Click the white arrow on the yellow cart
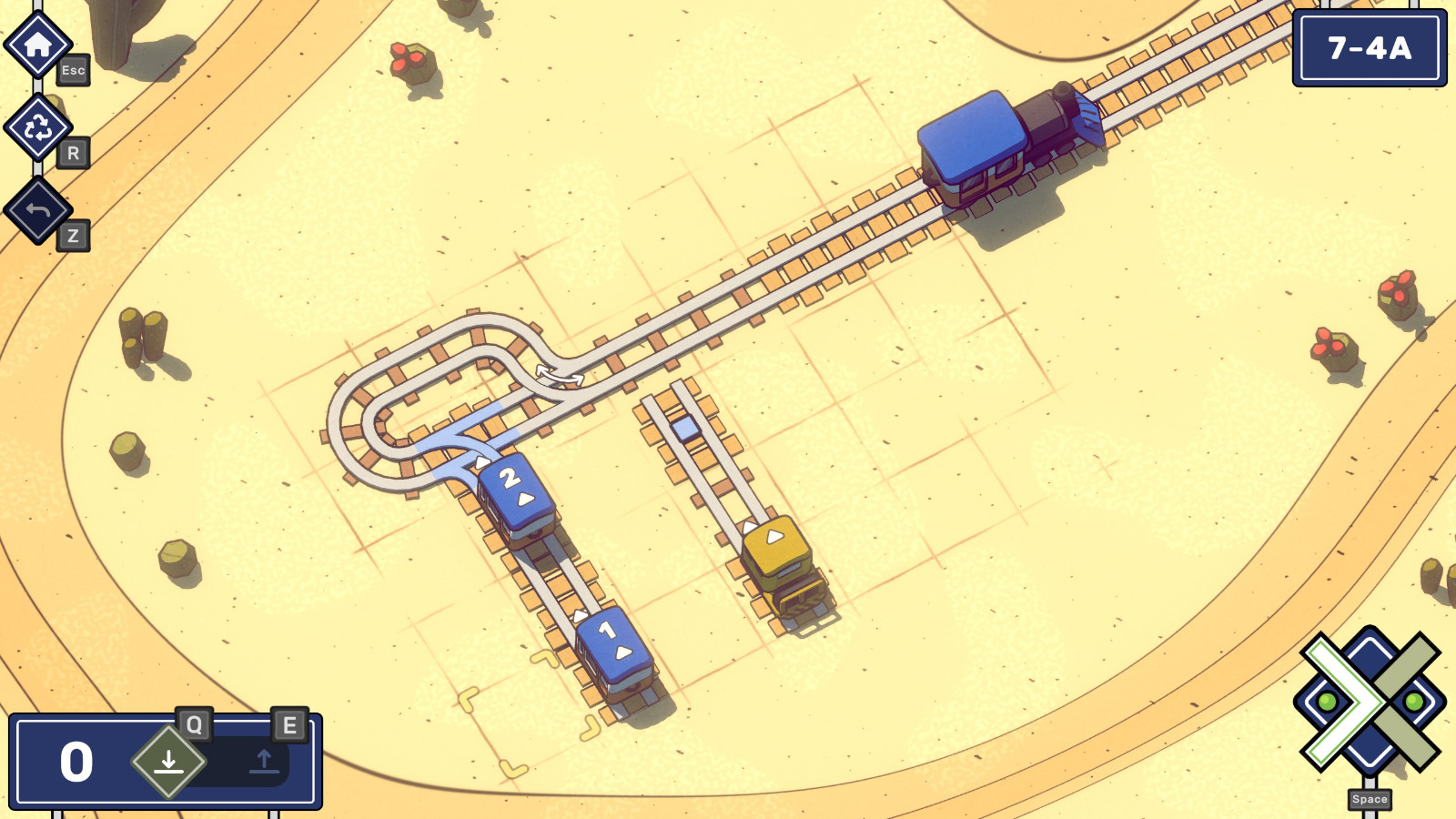Viewport: 1456px width, 819px height. click(x=774, y=536)
